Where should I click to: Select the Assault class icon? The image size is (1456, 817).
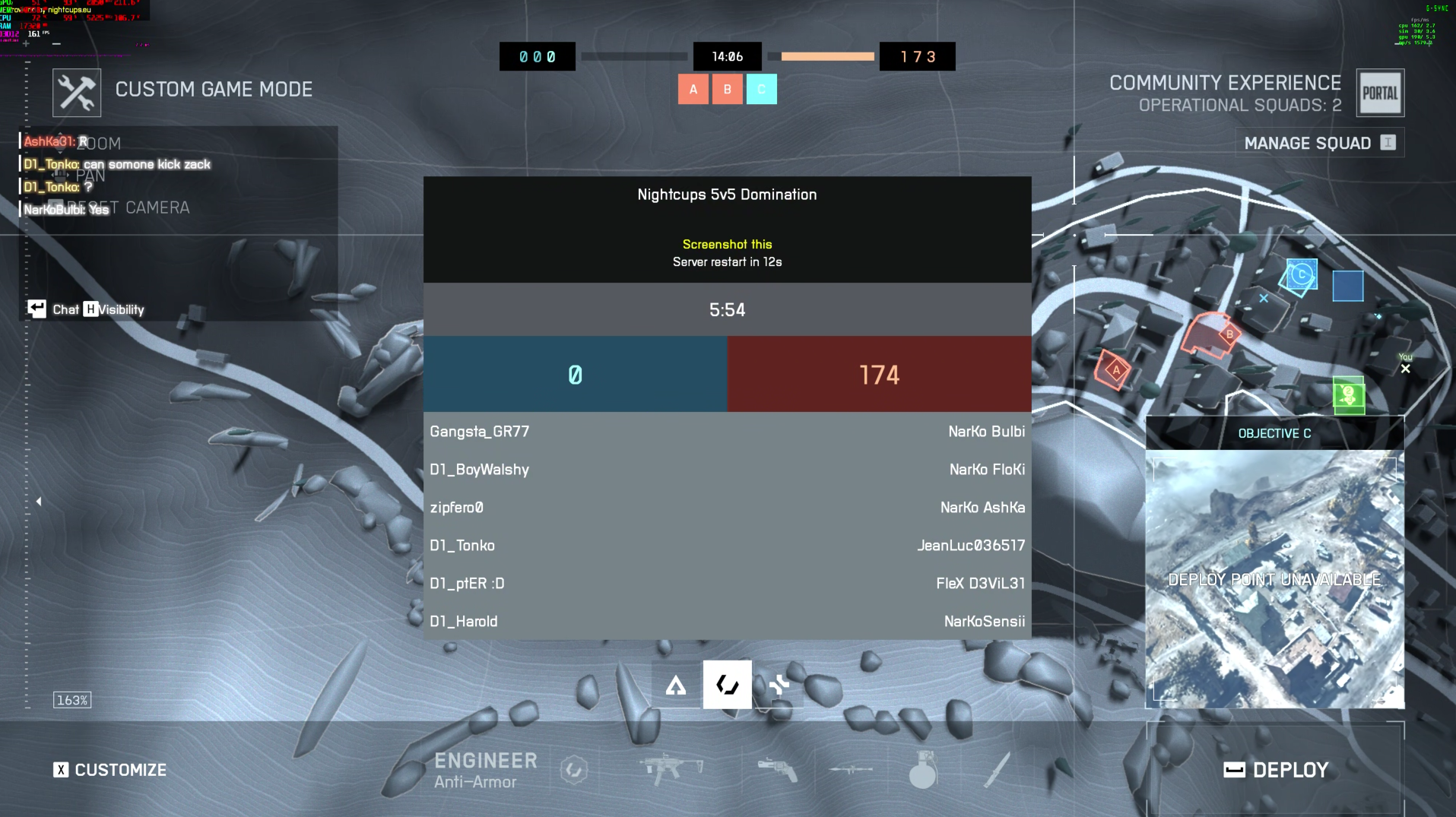click(675, 686)
